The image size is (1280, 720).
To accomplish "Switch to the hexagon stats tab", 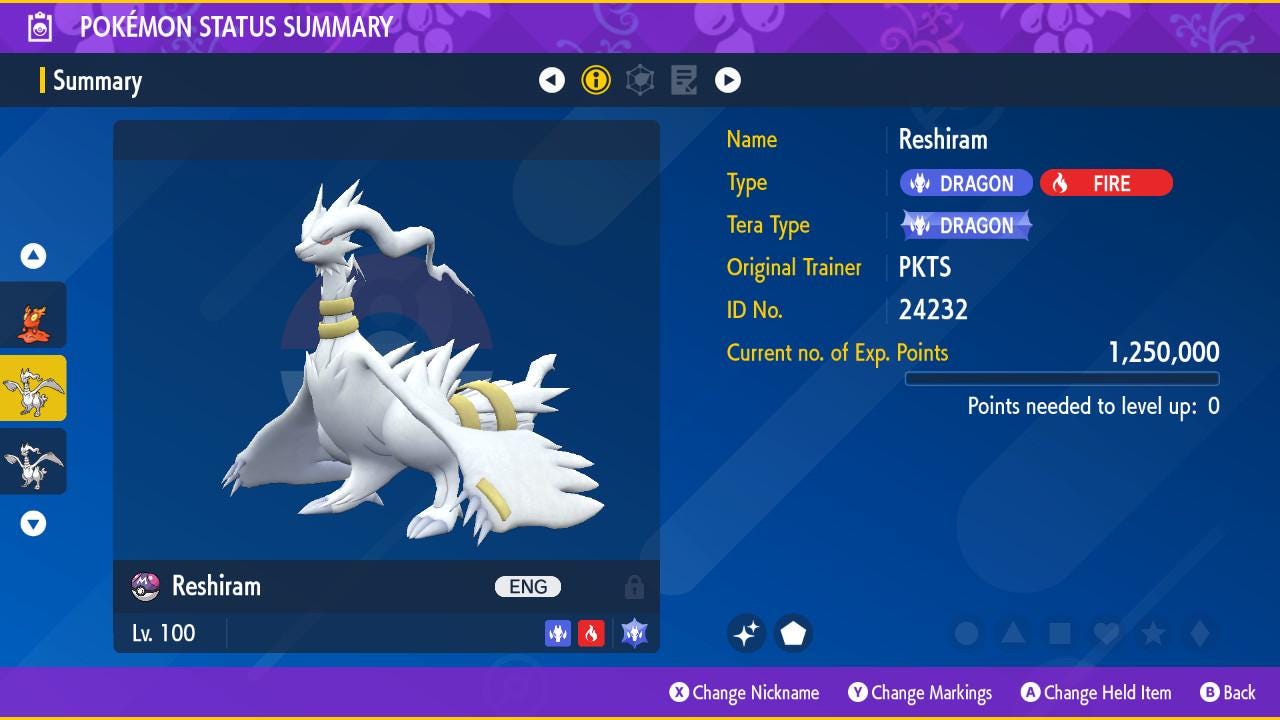I will click(640, 80).
